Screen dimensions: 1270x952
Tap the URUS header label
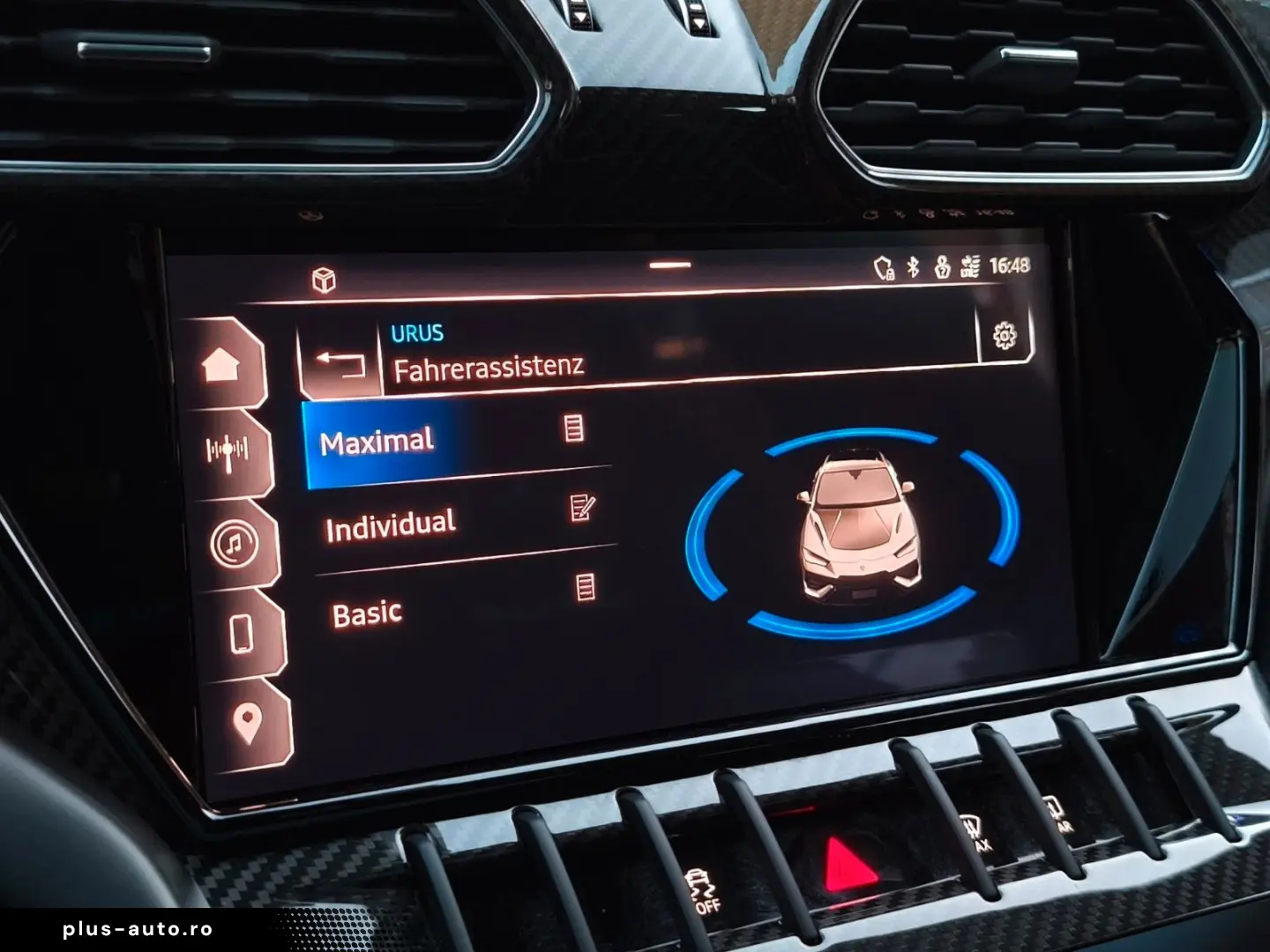coord(418,331)
